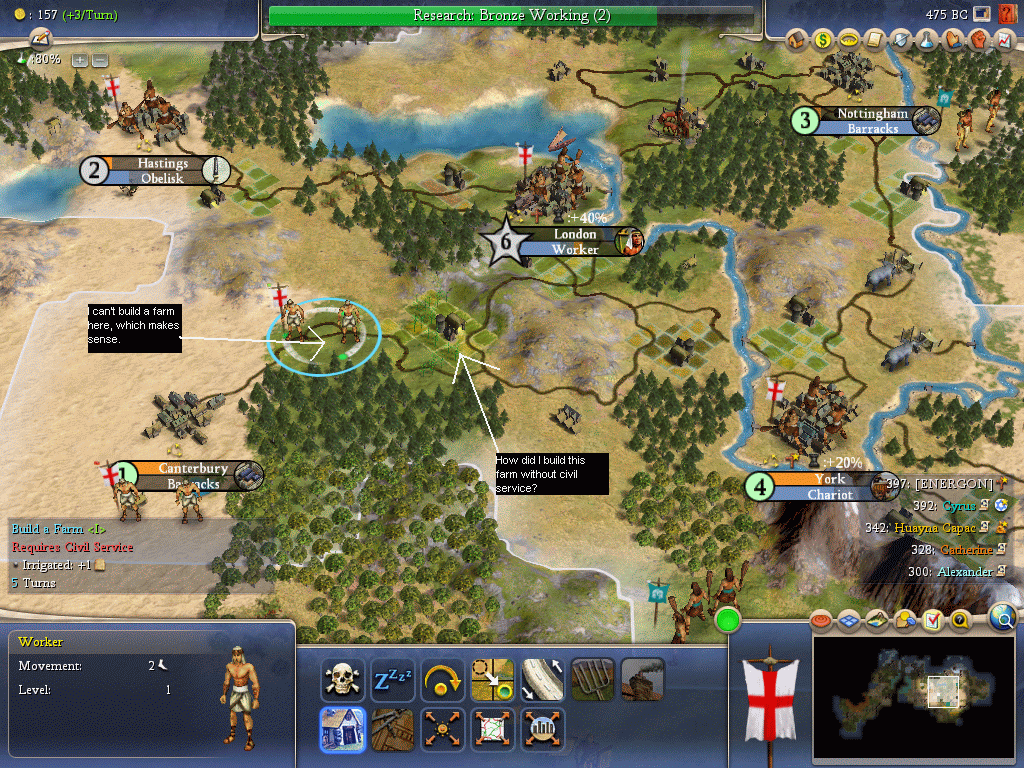Viewport: 1024px width, 768px height.
Task: Select the pitchfork farm build action
Action: coord(592,680)
